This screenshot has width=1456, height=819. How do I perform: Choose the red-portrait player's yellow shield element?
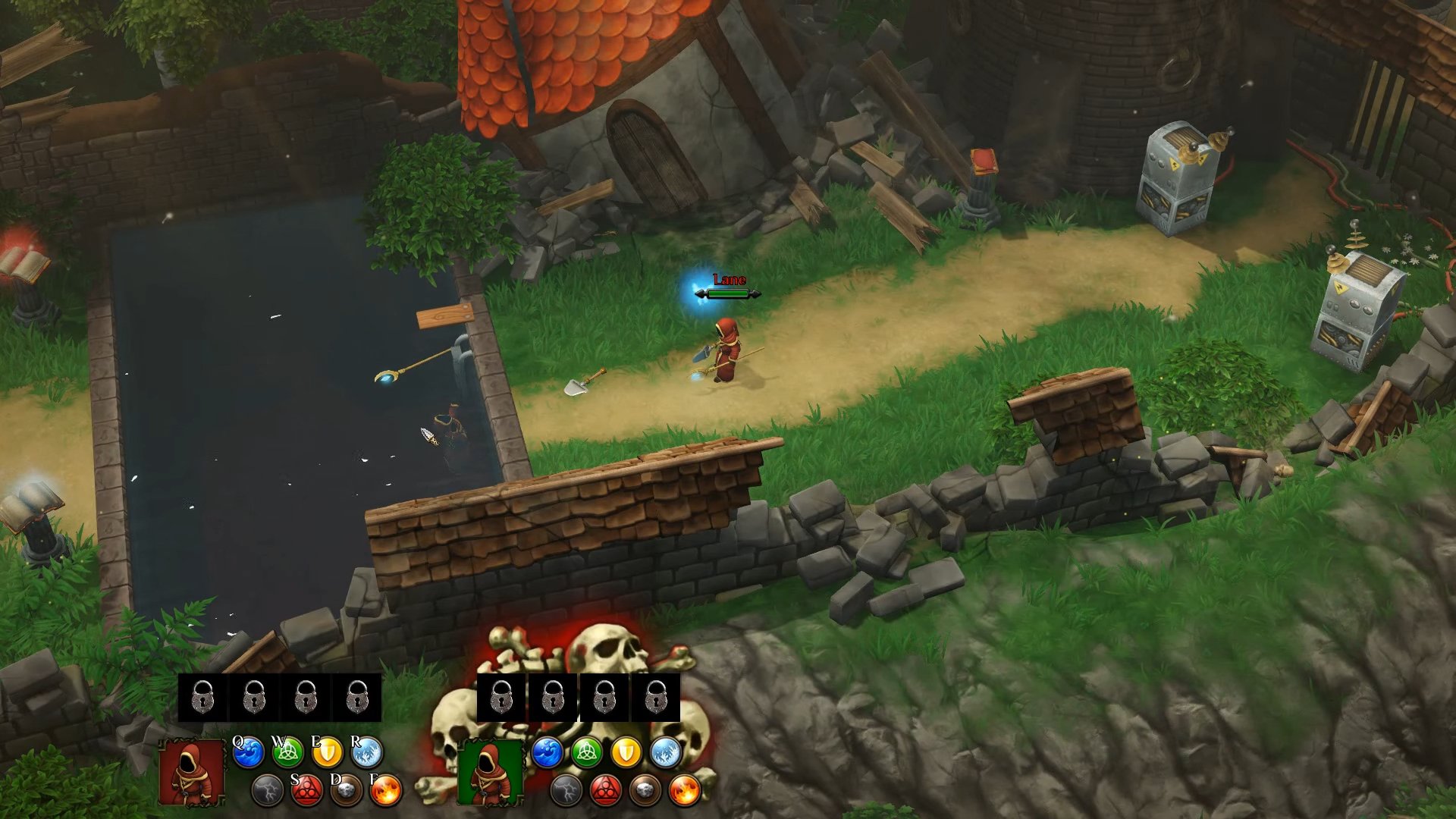tap(328, 753)
